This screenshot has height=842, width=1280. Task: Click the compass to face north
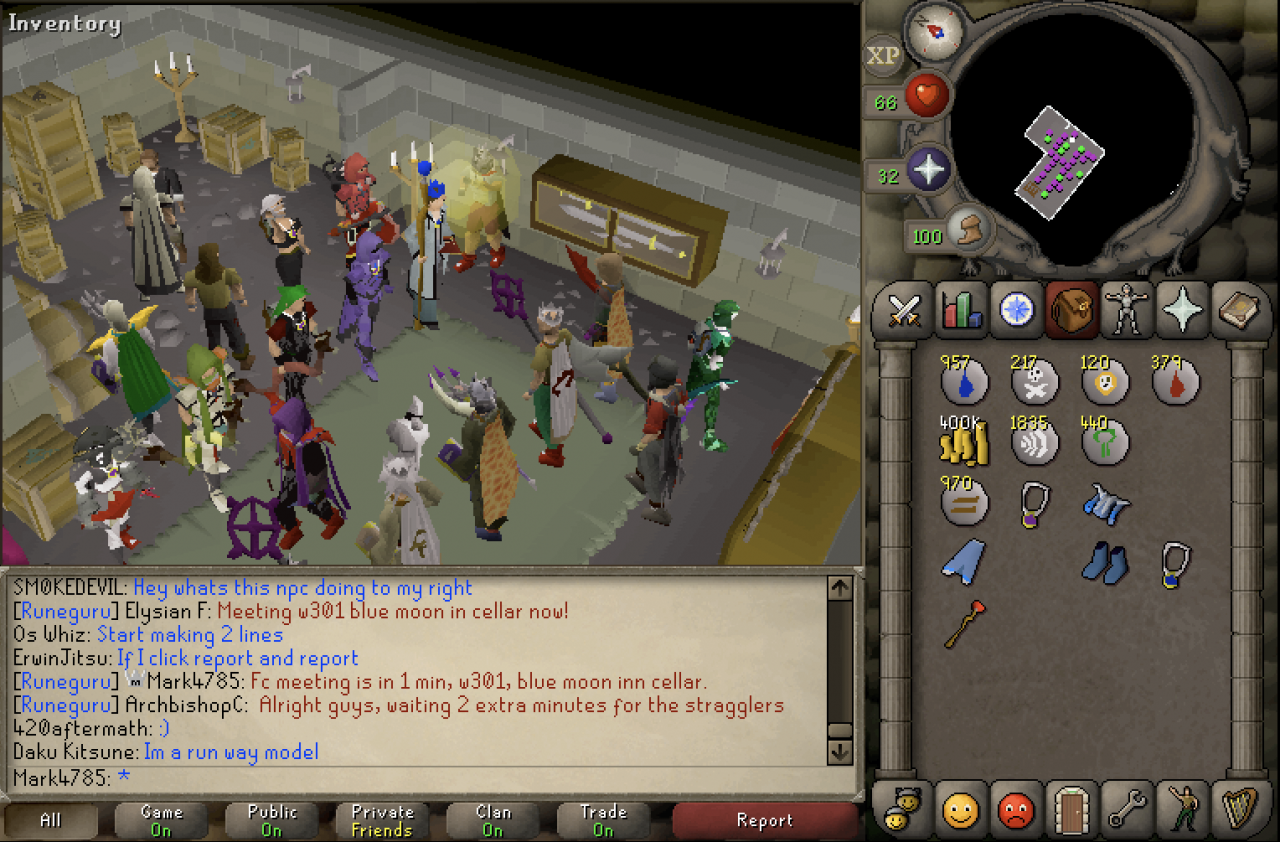point(934,31)
